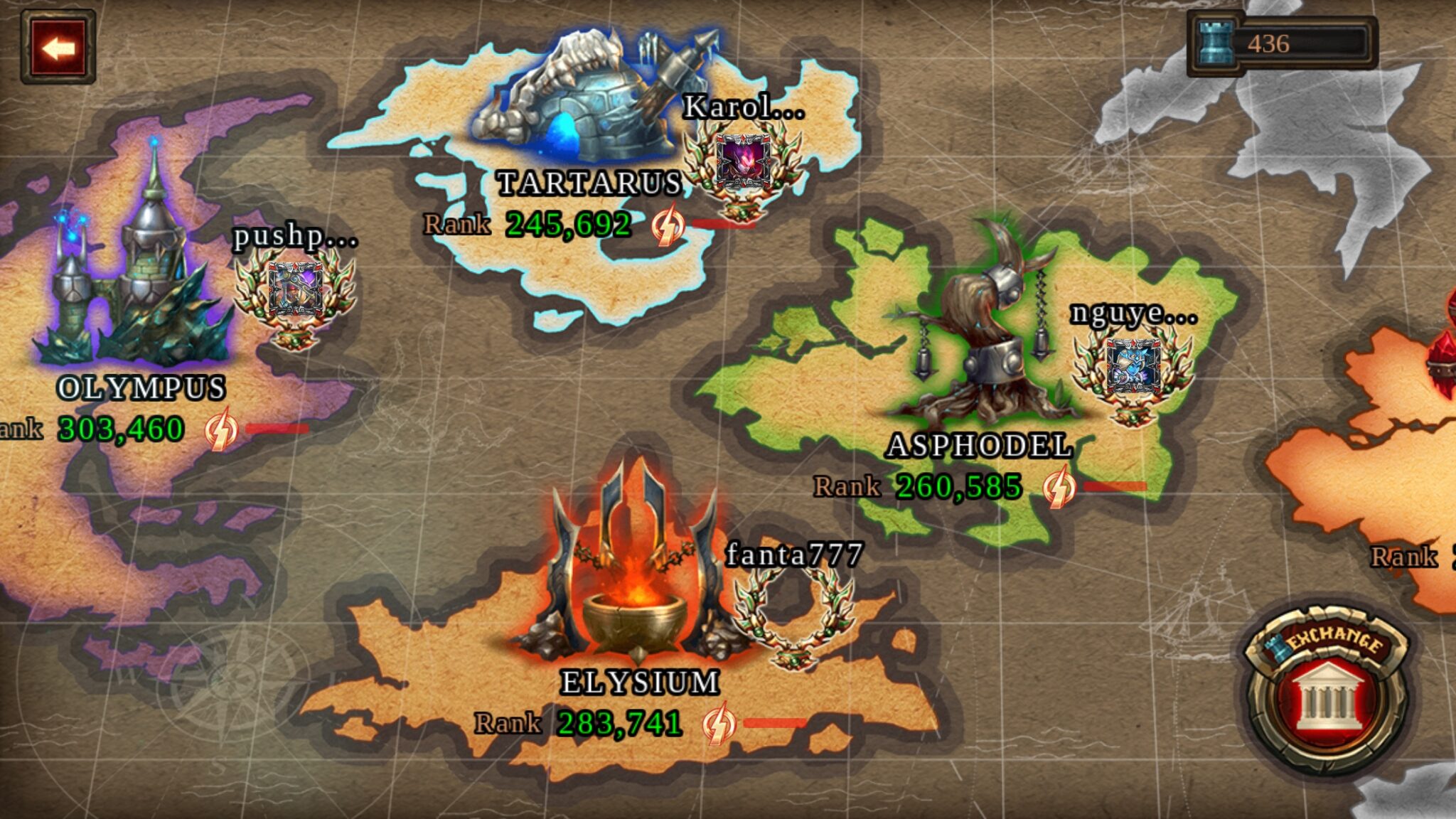Tap the lightning icon beside Olympus rank

coord(220,429)
